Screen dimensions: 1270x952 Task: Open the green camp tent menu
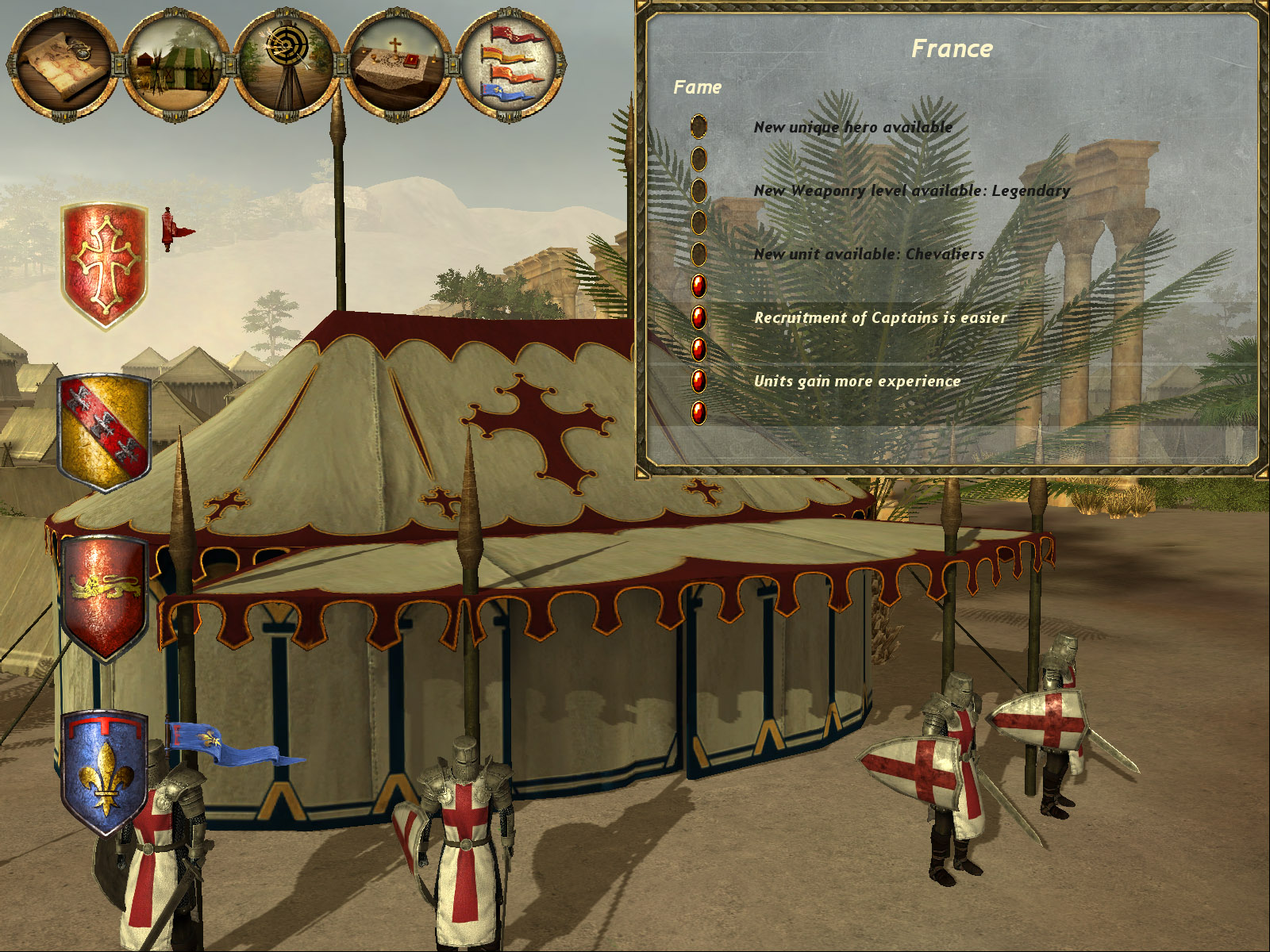point(176,63)
